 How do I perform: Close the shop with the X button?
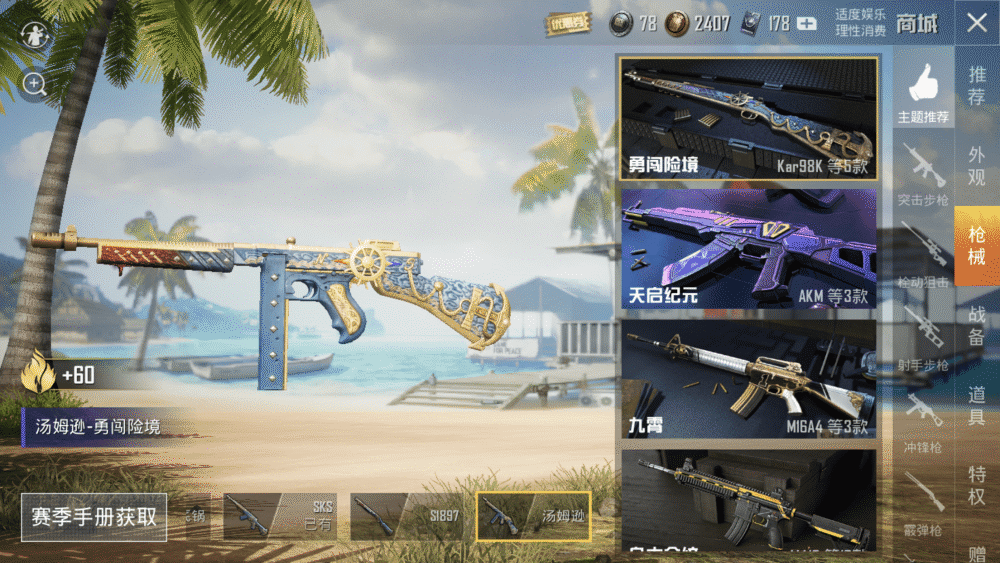(976, 24)
